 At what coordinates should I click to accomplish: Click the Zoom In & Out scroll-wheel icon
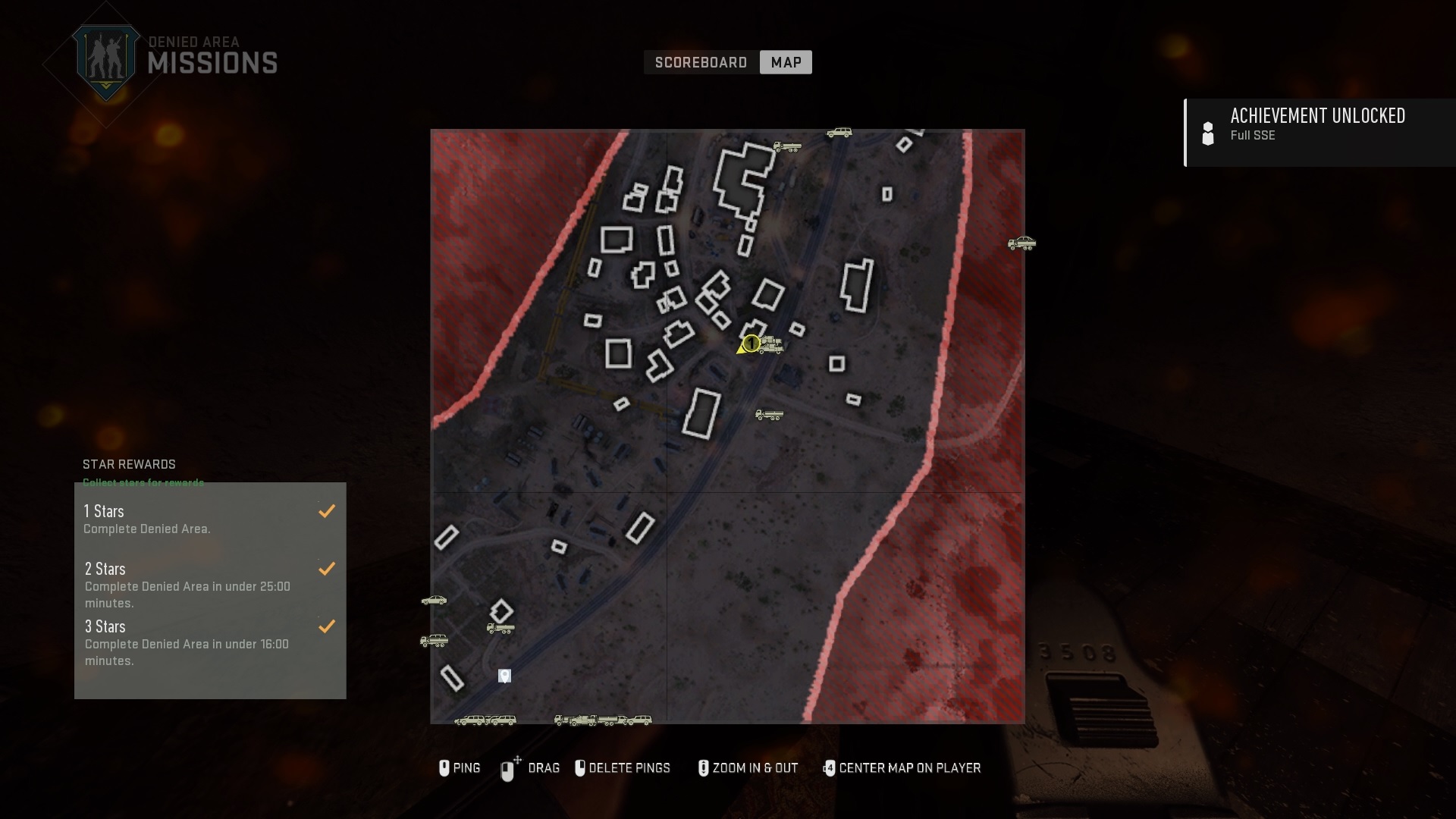tap(704, 768)
